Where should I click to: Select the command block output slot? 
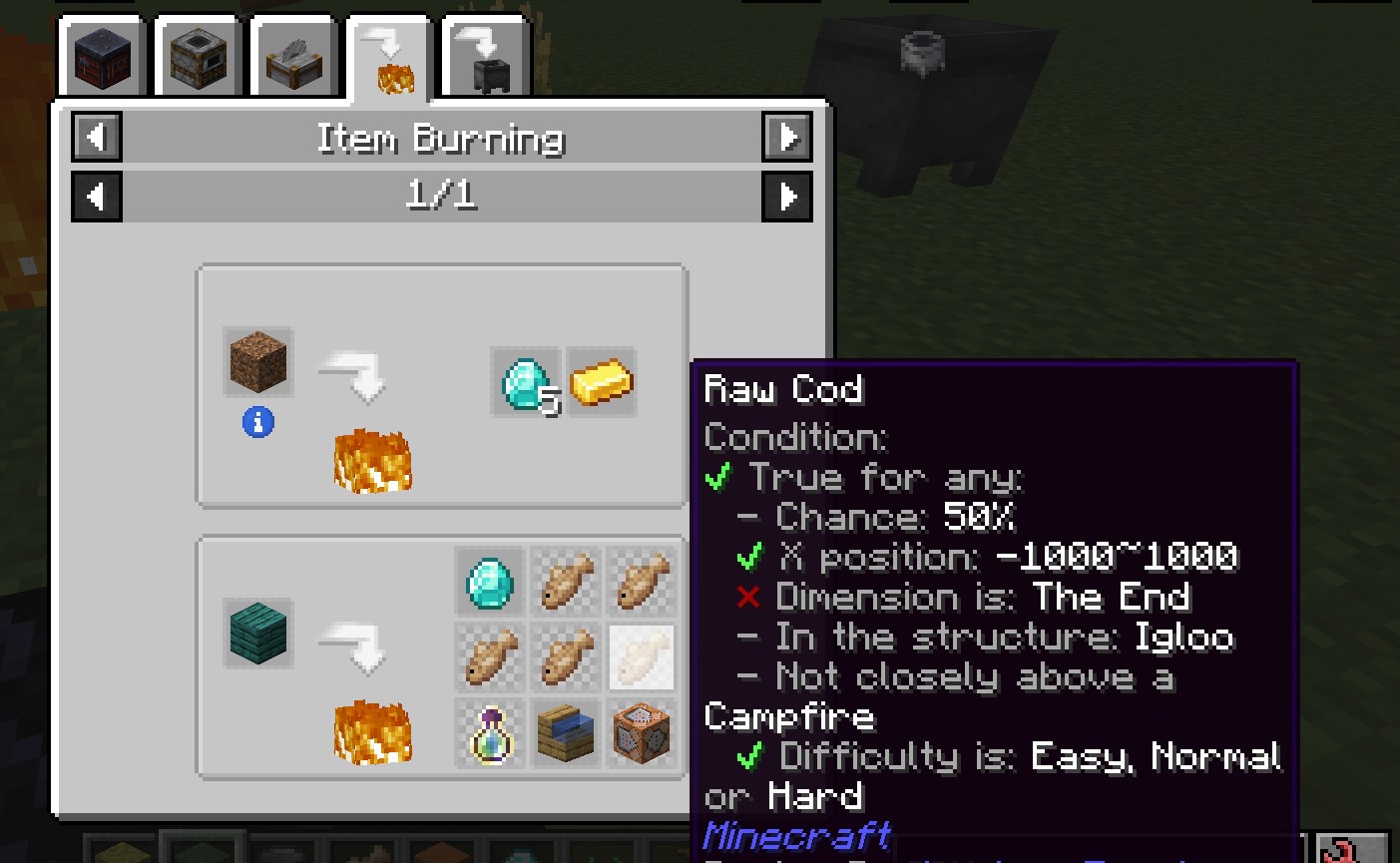pos(641,733)
